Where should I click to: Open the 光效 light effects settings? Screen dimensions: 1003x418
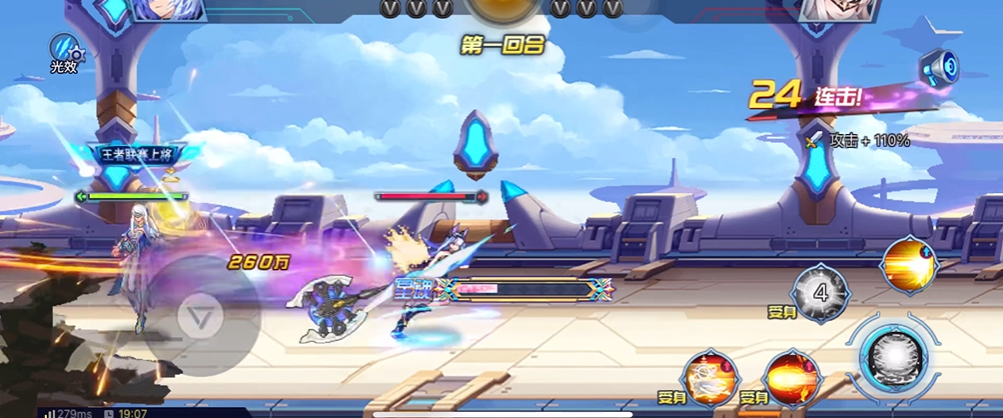(x=65, y=52)
